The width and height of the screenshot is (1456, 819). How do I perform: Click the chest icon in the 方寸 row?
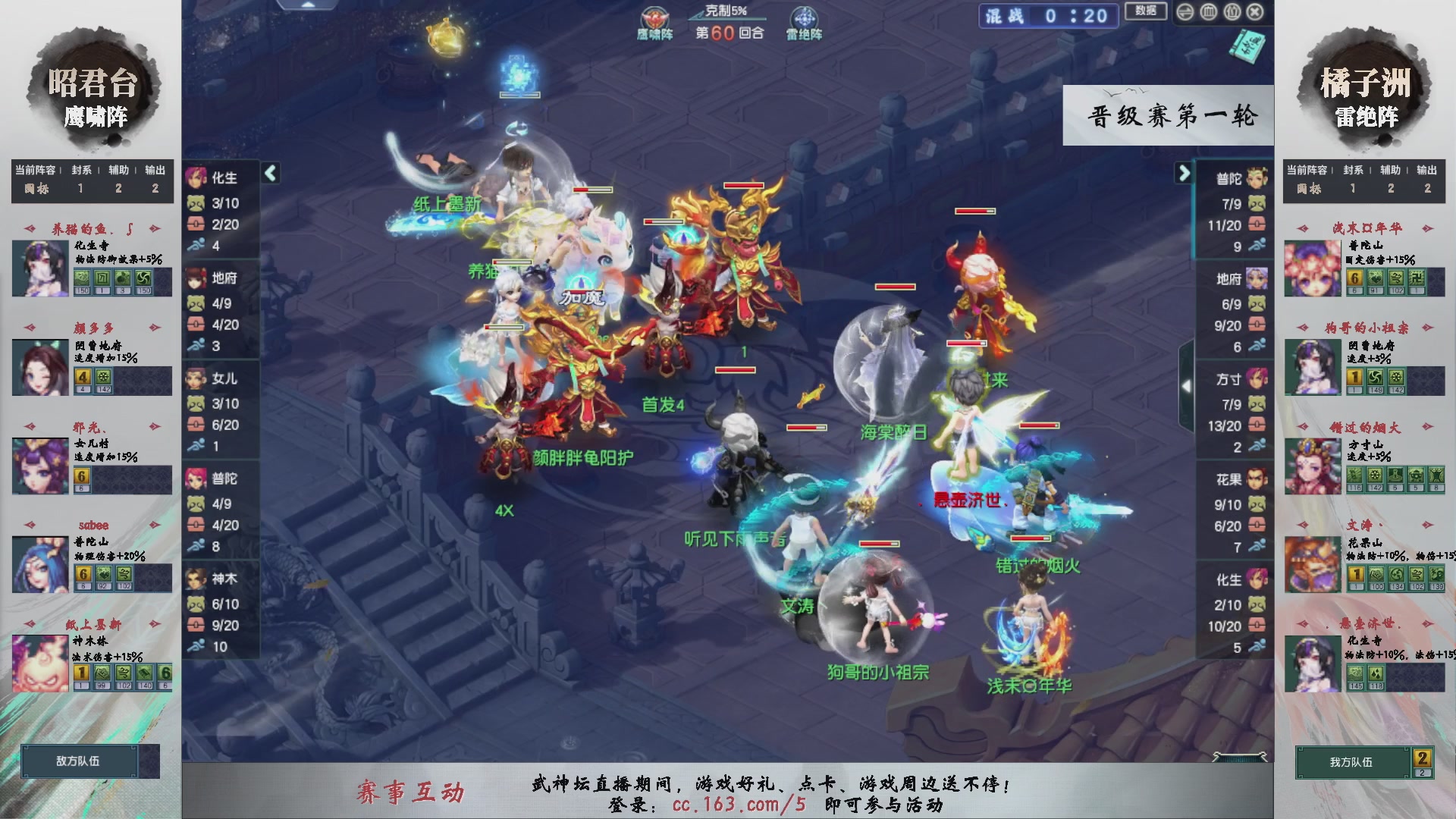tap(1257, 425)
